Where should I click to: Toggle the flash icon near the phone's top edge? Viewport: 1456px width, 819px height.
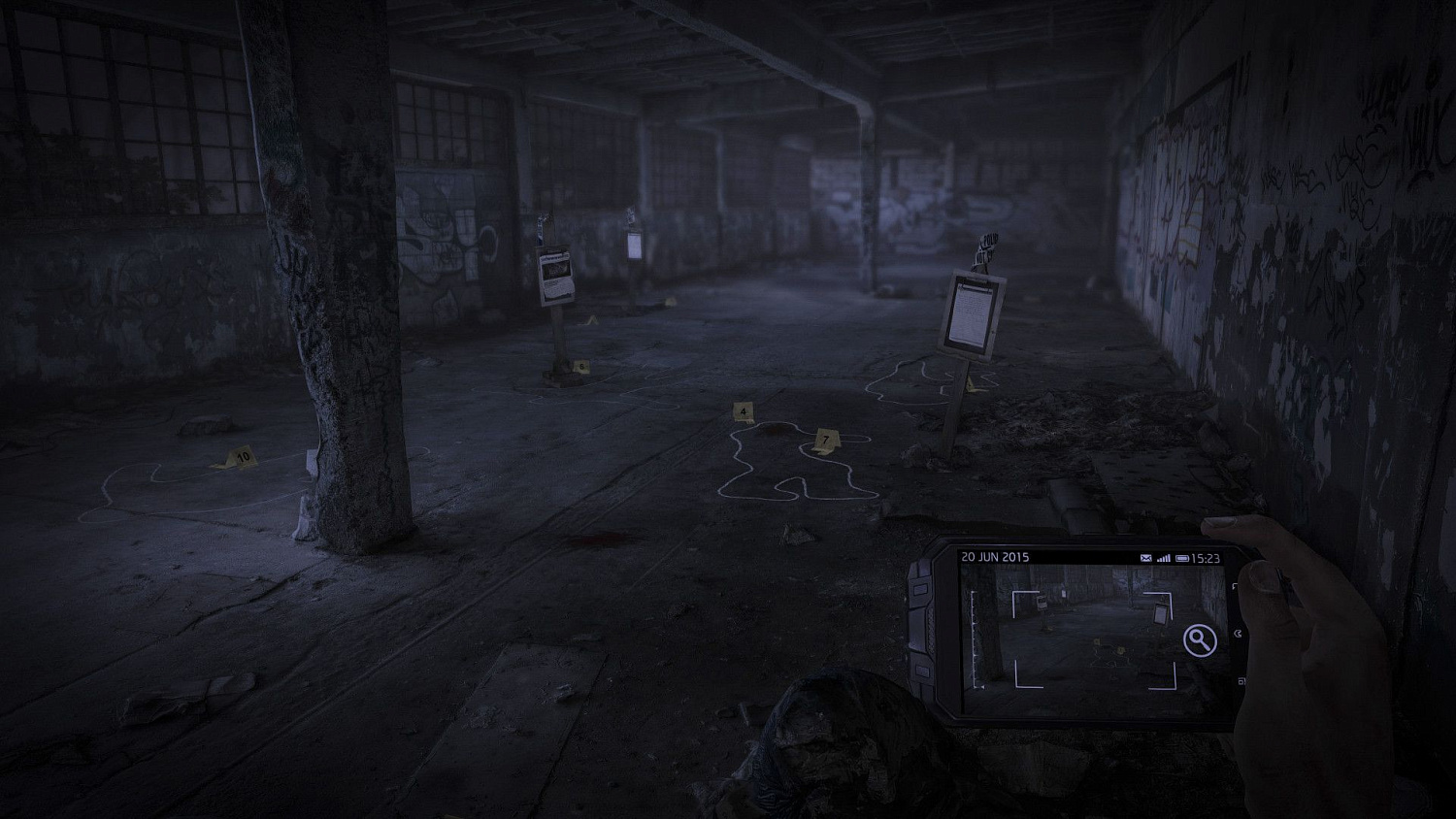[1235, 585]
